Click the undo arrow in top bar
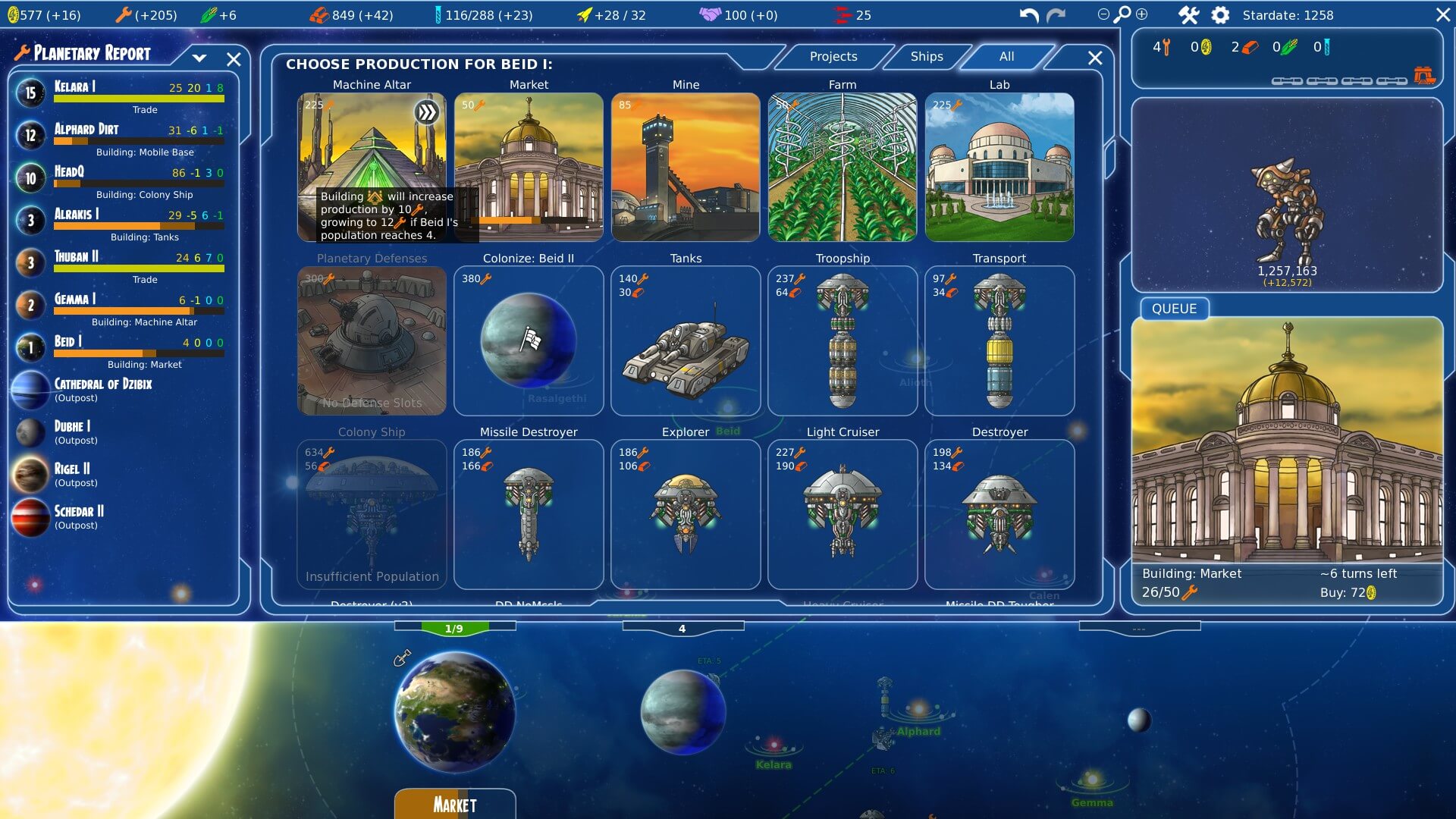The image size is (1456, 819). tap(1029, 15)
